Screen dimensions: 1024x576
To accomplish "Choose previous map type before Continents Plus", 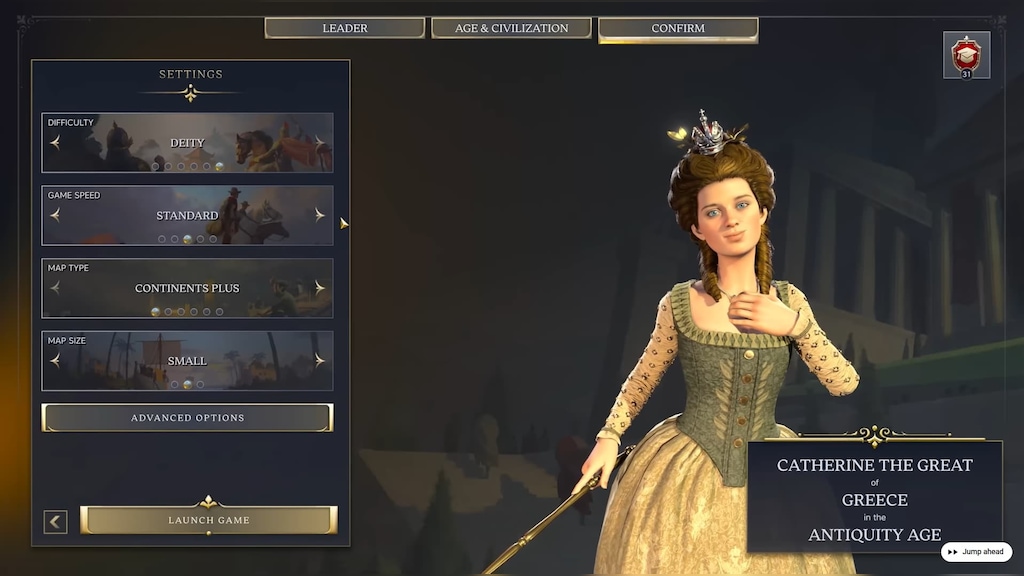I will (55, 288).
